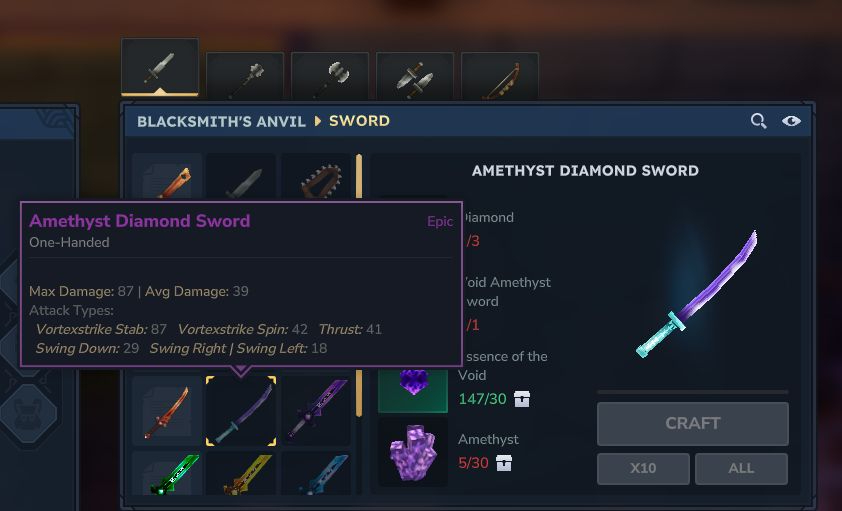Select the spiked chainsaw sword recipe
The image size is (842, 511).
click(x=316, y=180)
